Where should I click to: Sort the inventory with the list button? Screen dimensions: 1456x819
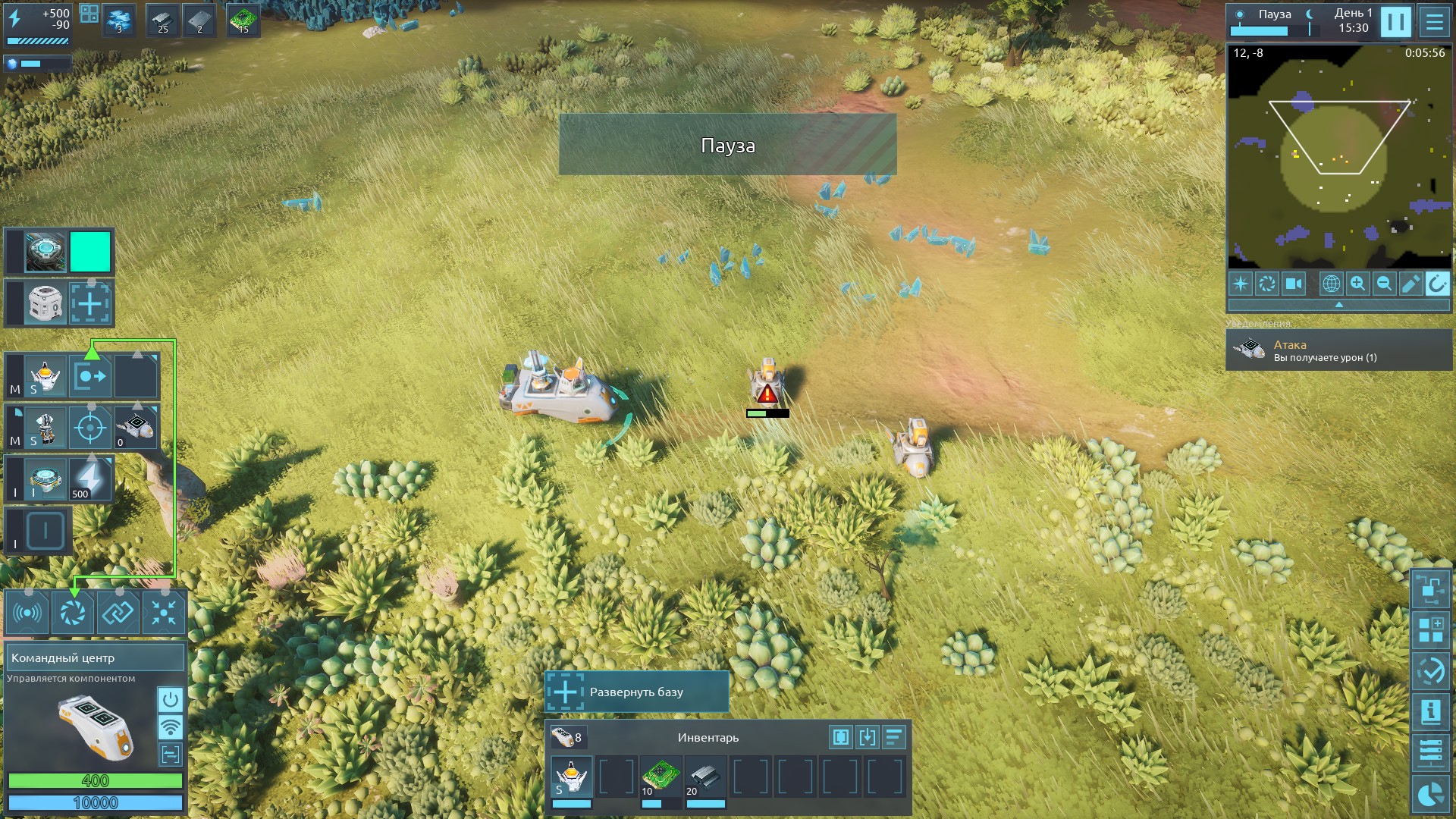[894, 736]
